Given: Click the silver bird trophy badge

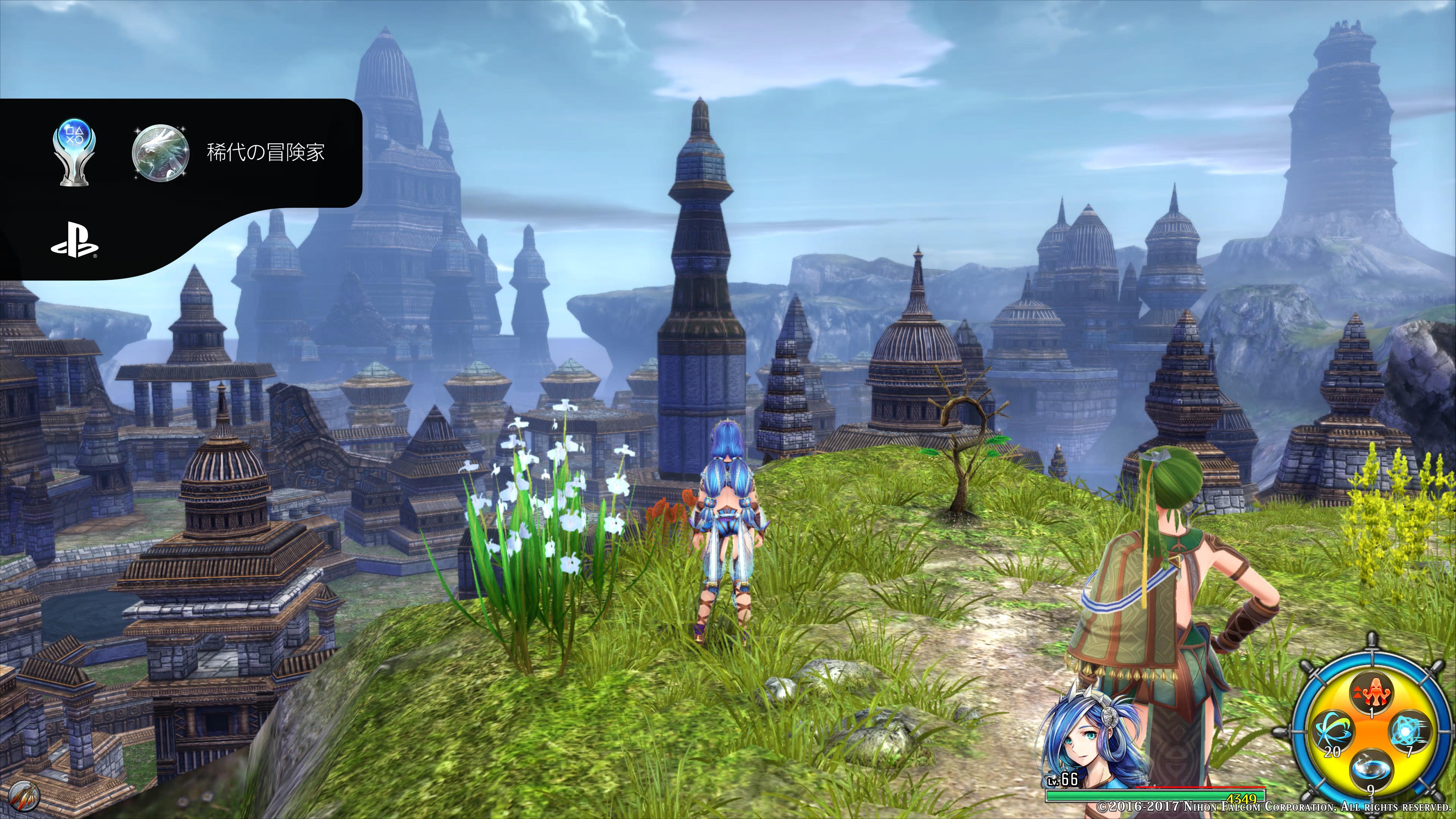Looking at the screenshot, I should point(160,152).
